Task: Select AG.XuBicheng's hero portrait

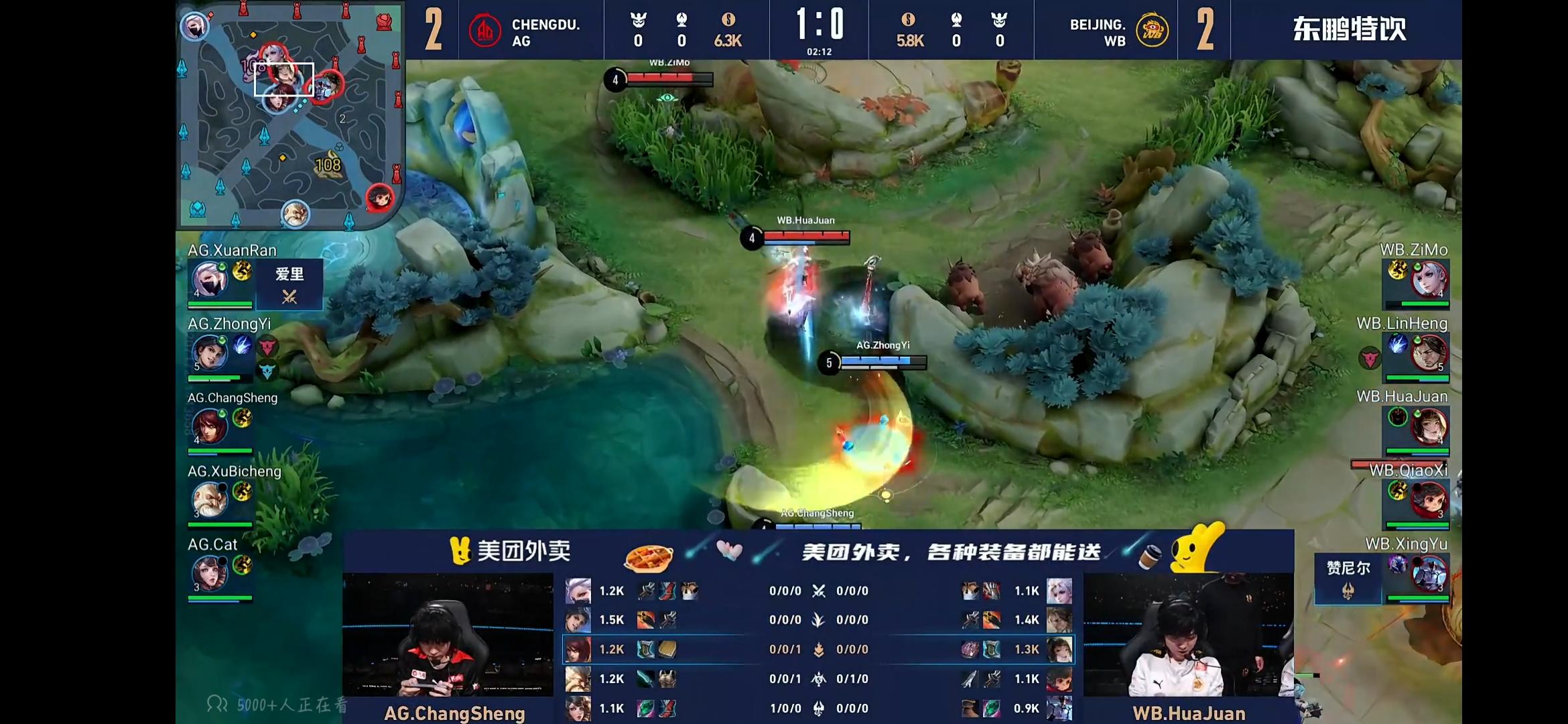Action: (x=209, y=500)
